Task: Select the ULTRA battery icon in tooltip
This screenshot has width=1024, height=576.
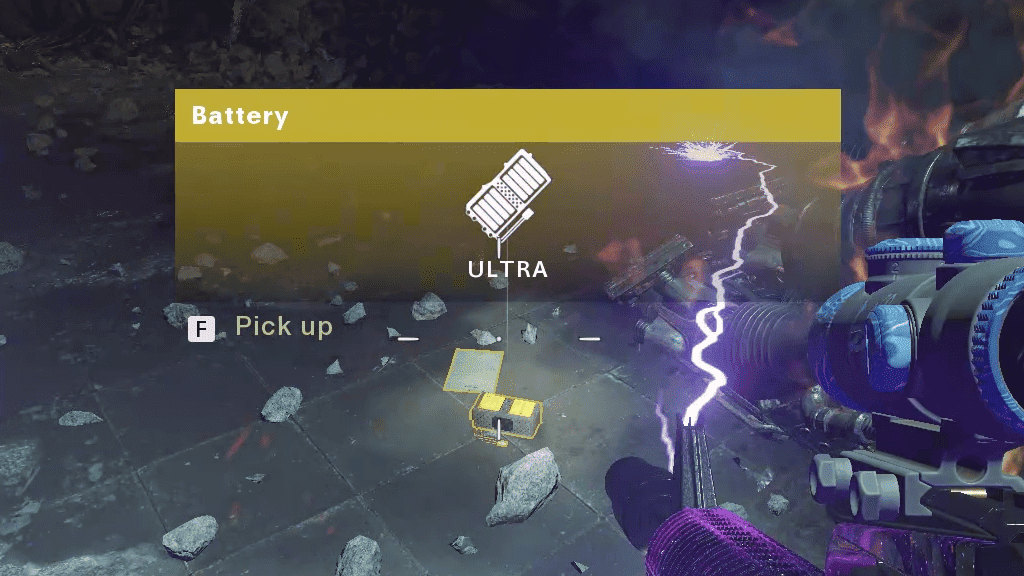Action: pos(507,197)
